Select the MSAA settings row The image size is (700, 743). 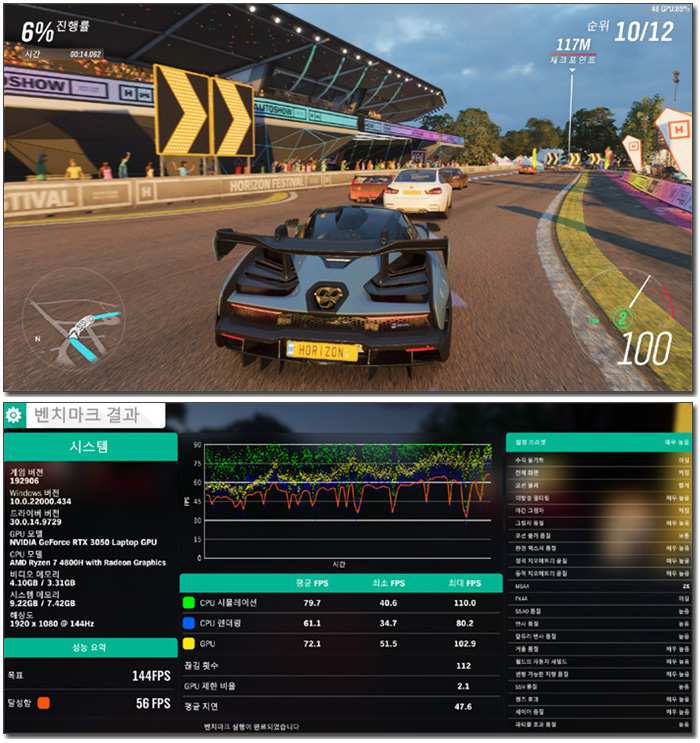pos(599,588)
